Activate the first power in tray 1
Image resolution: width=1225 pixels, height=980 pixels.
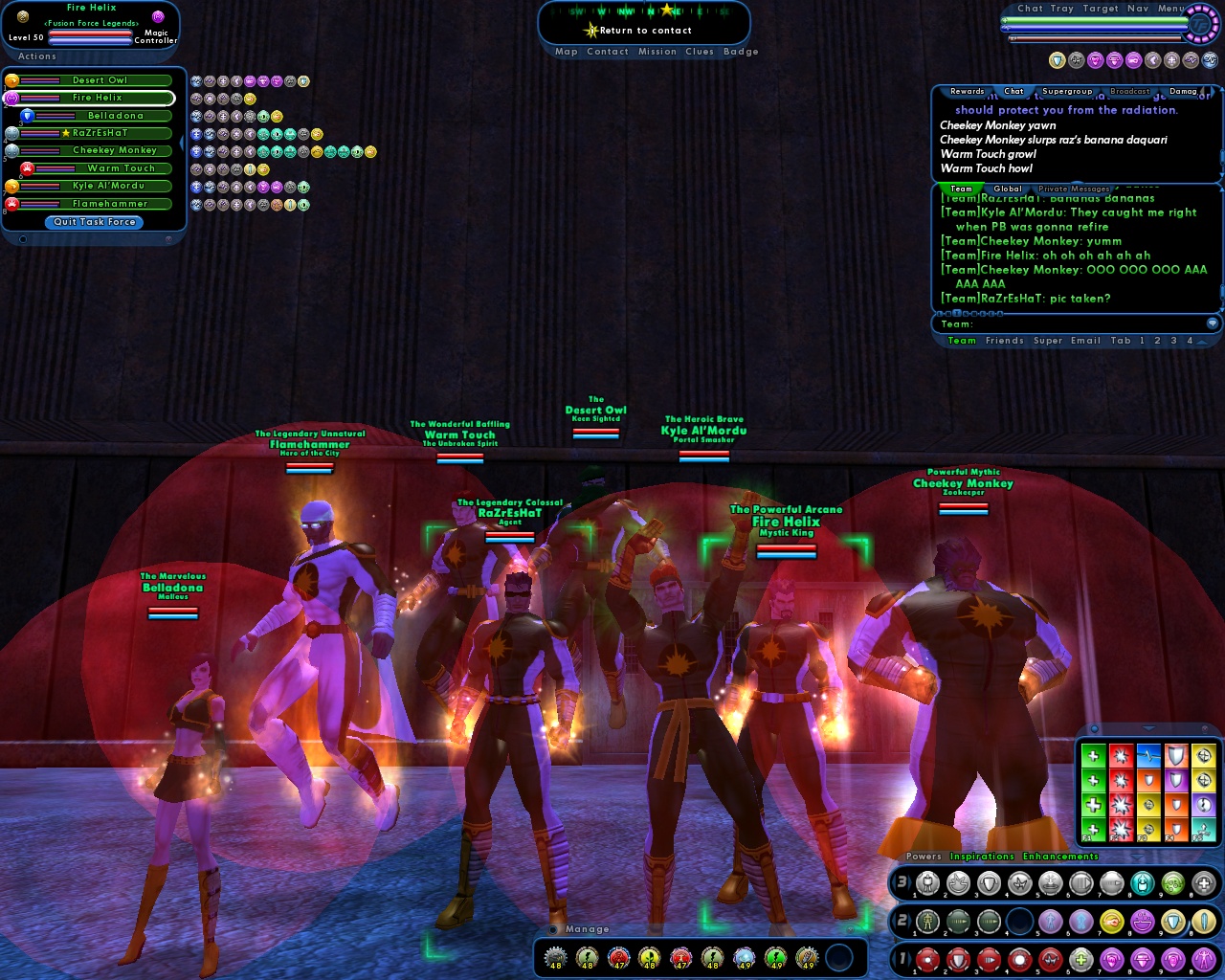pos(926,959)
